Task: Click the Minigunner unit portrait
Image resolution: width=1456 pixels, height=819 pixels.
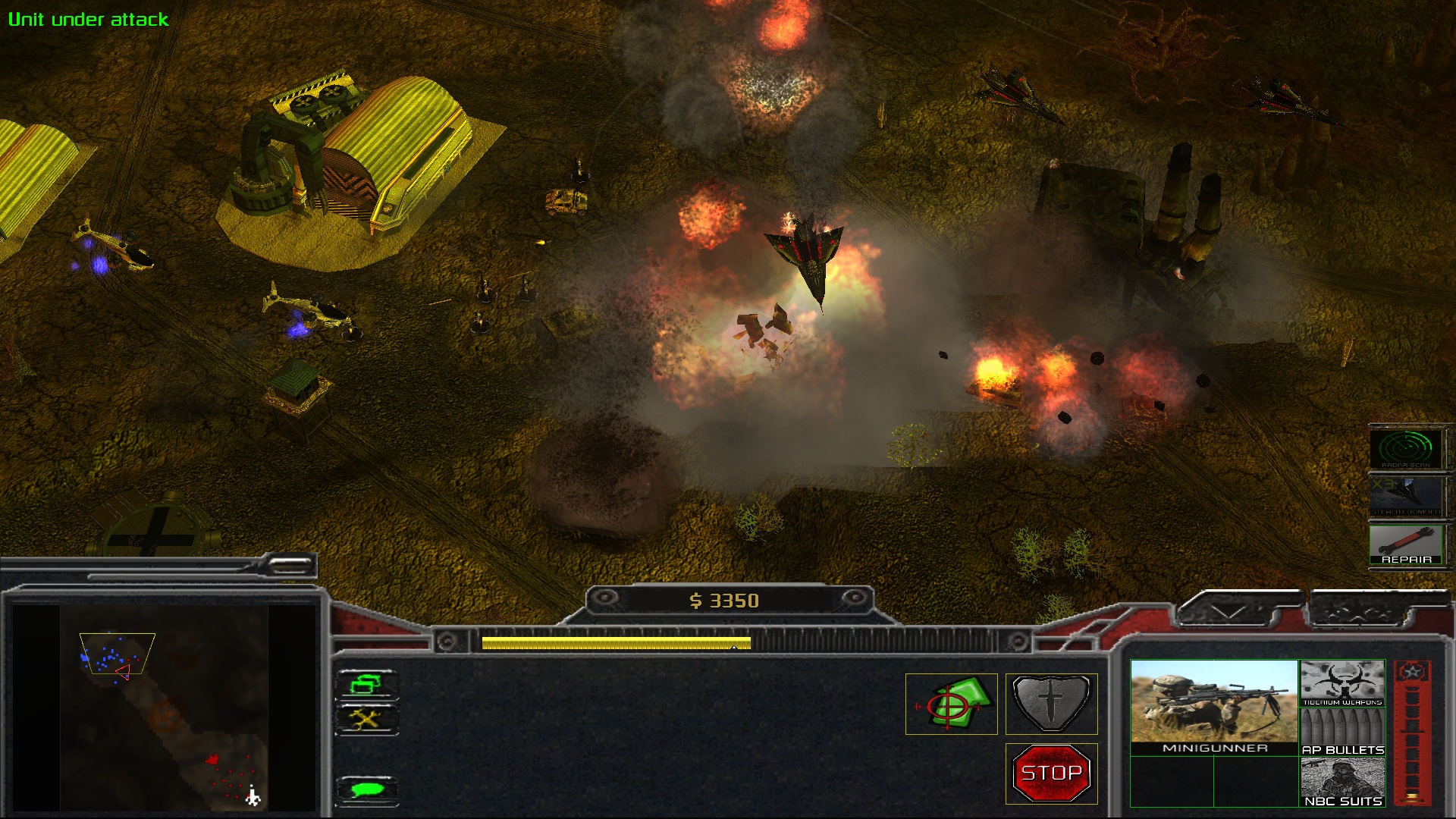Action: click(x=1214, y=707)
